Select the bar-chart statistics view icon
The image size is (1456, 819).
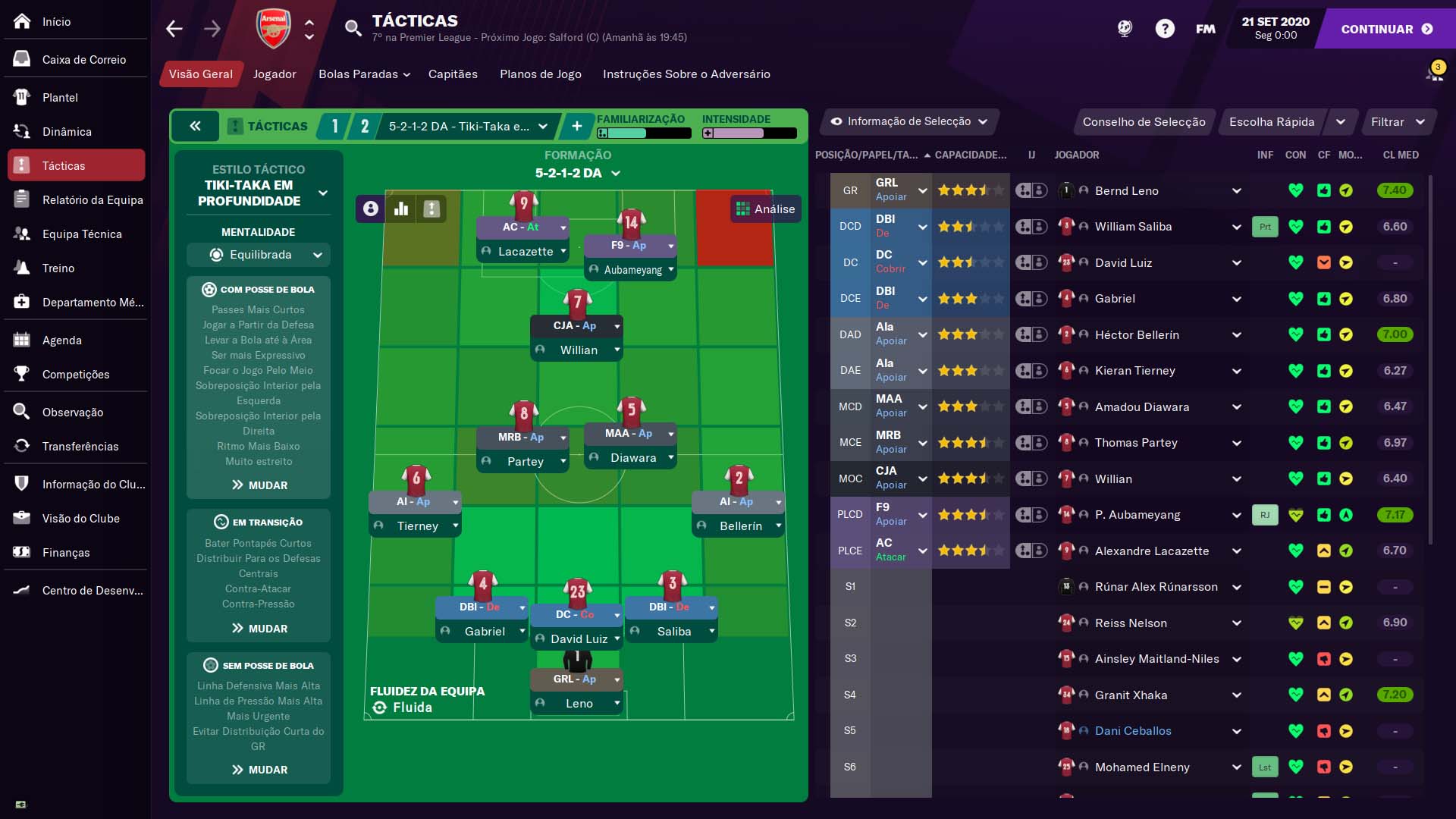[401, 209]
